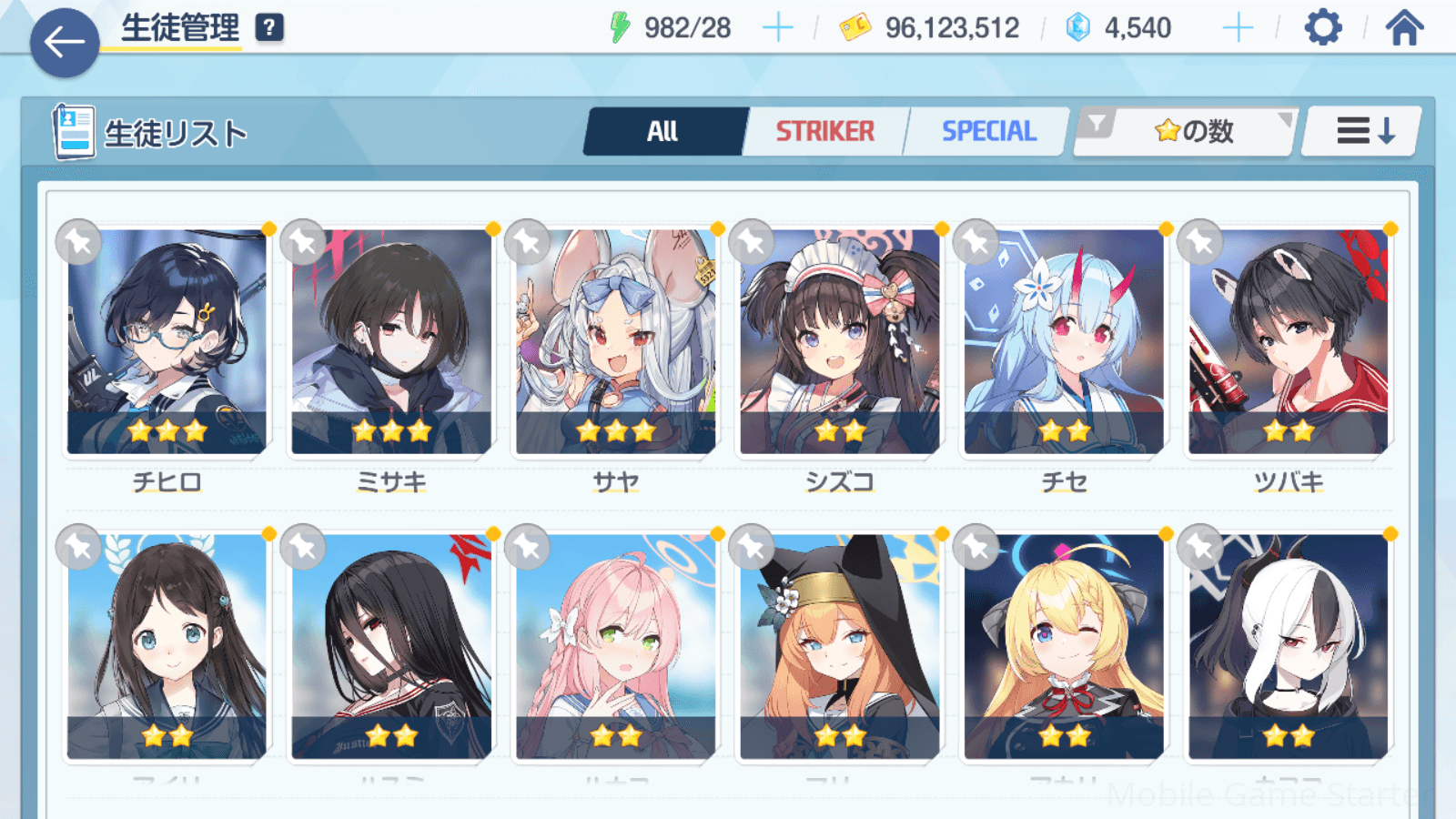
Task: Choose the ミサキ student card
Action: pyautogui.click(x=391, y=341)
